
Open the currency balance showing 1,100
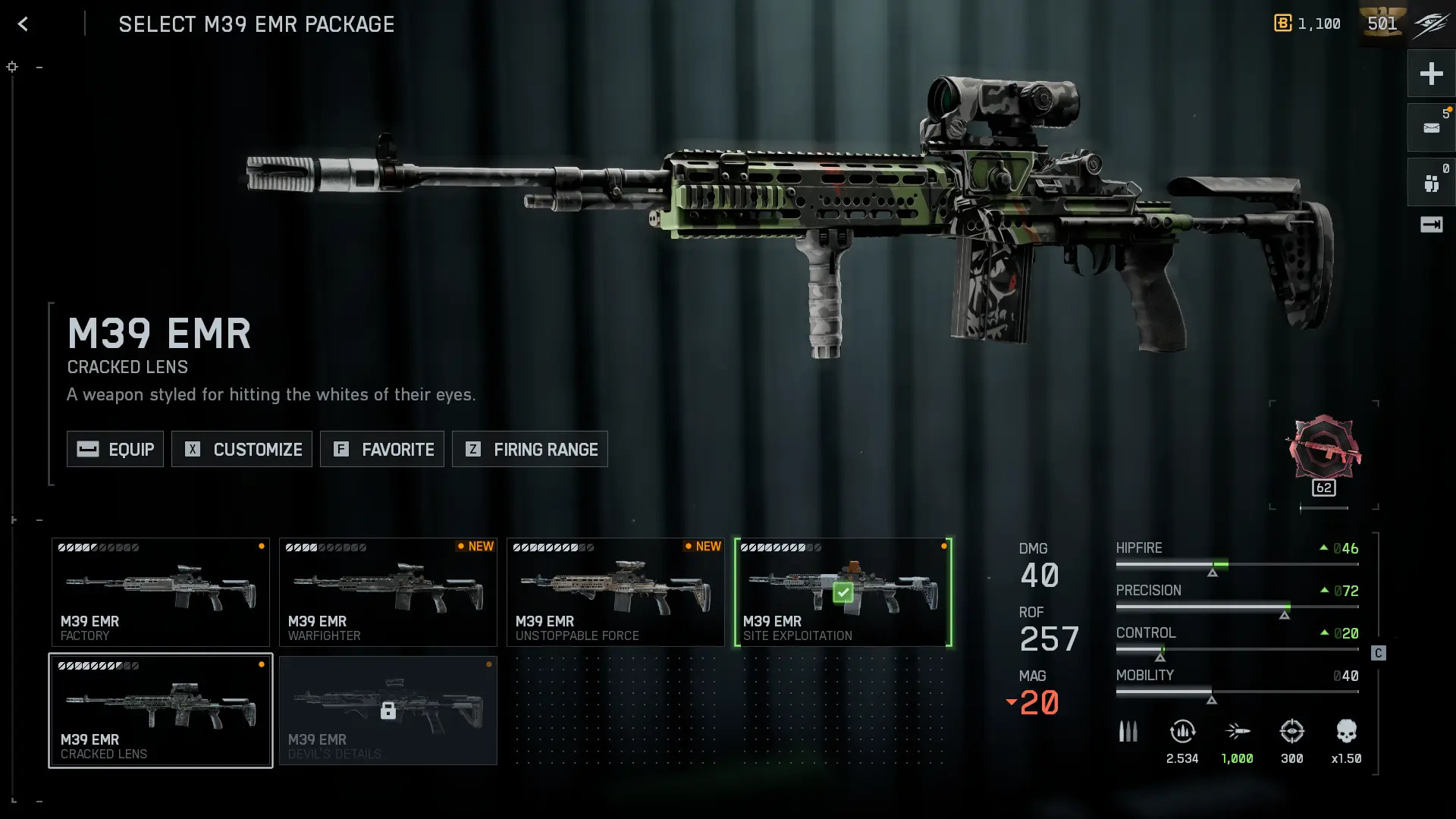pyautogui.click(x=1307, y=24)
